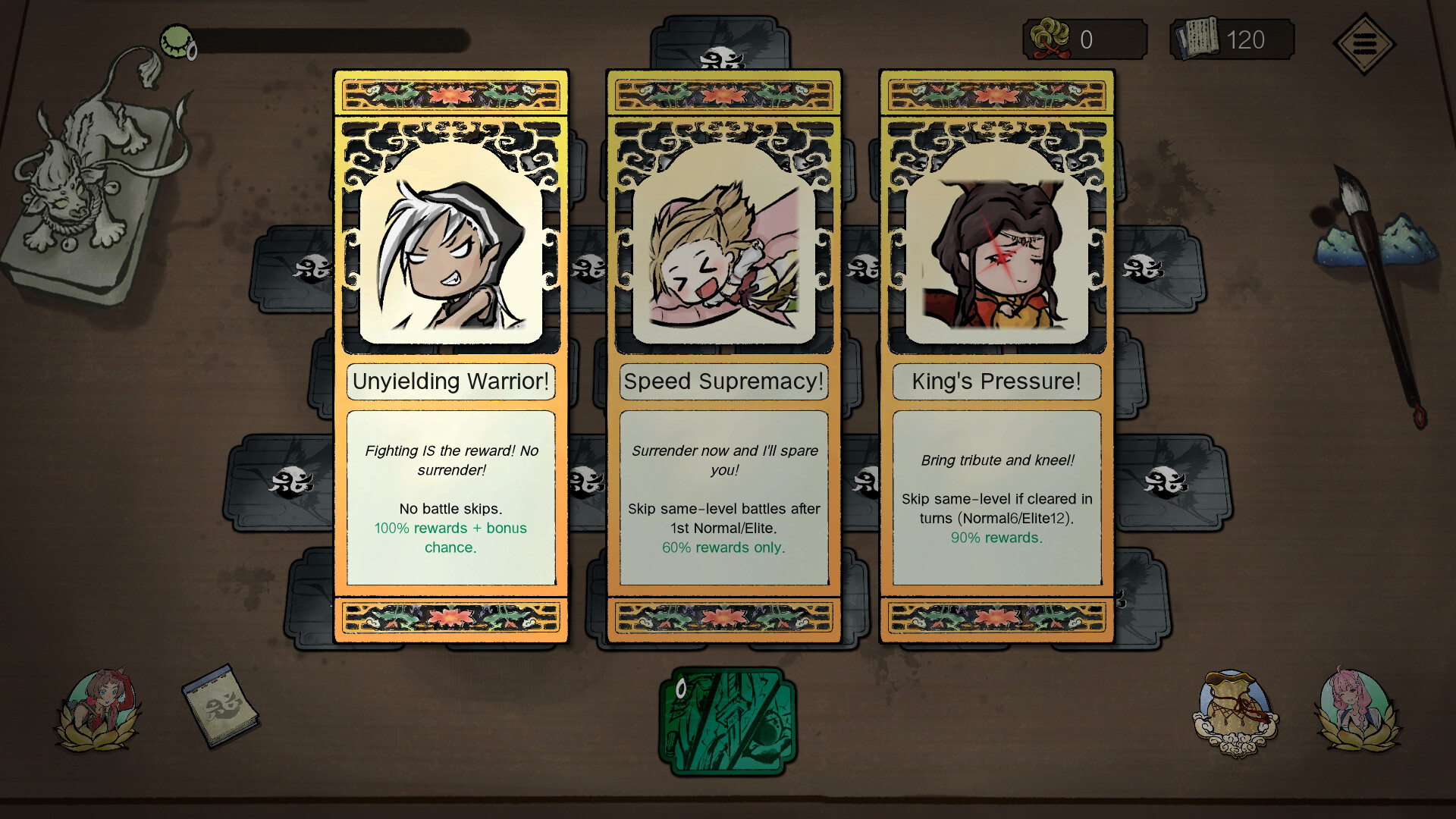1456x819 pixels.
Task: Click the 90% rewards text on King's Pressure
Action: (x=996, y=538)
